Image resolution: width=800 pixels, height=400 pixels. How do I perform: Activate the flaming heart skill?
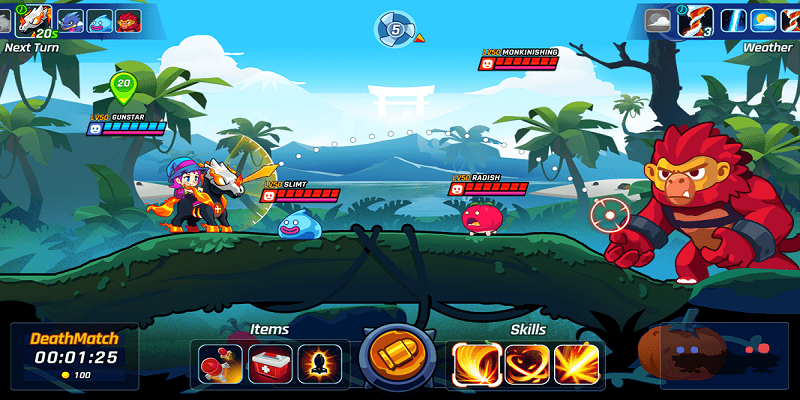526,364
